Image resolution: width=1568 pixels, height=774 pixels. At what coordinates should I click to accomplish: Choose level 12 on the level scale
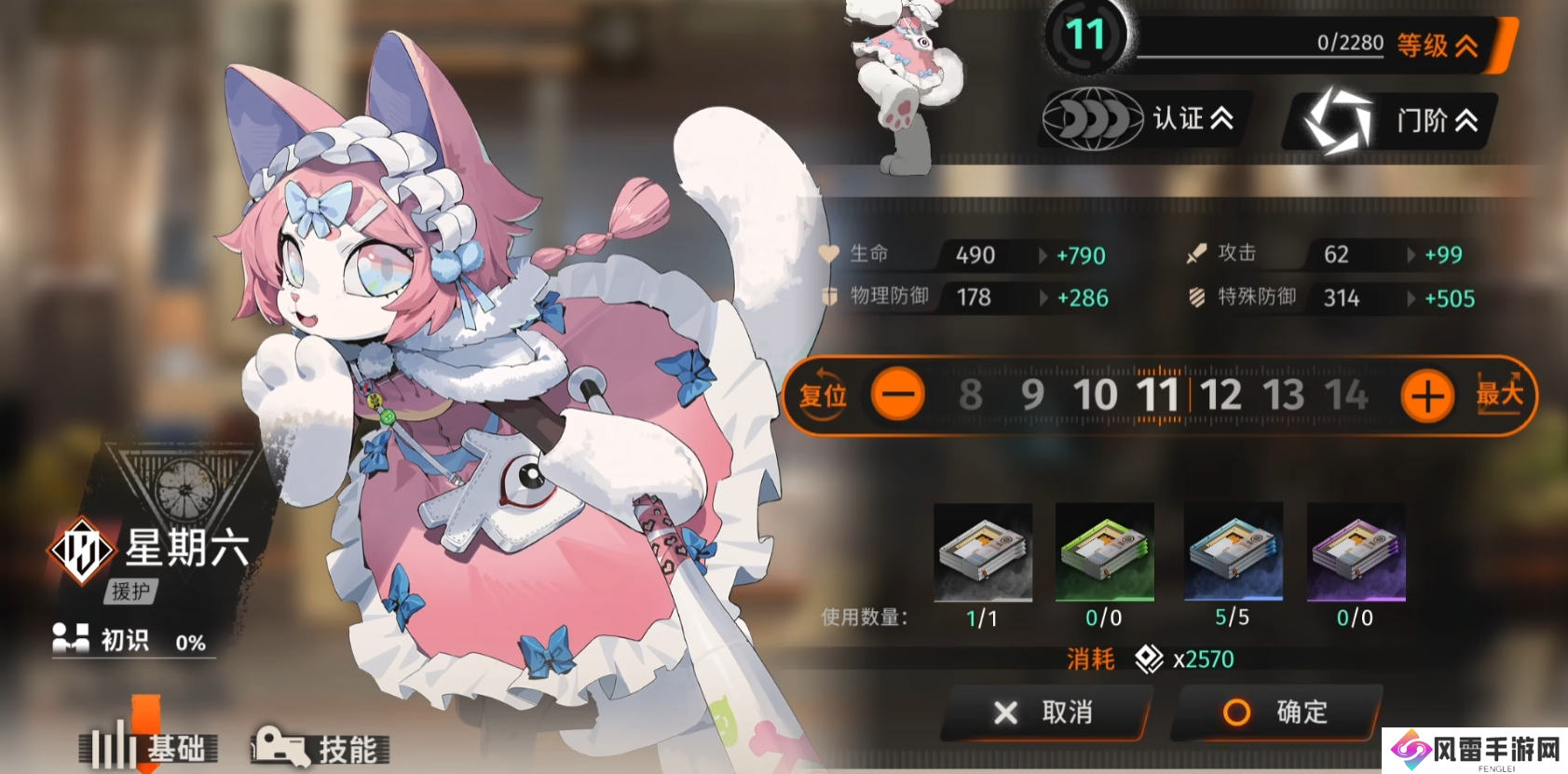coord(1221,395)
